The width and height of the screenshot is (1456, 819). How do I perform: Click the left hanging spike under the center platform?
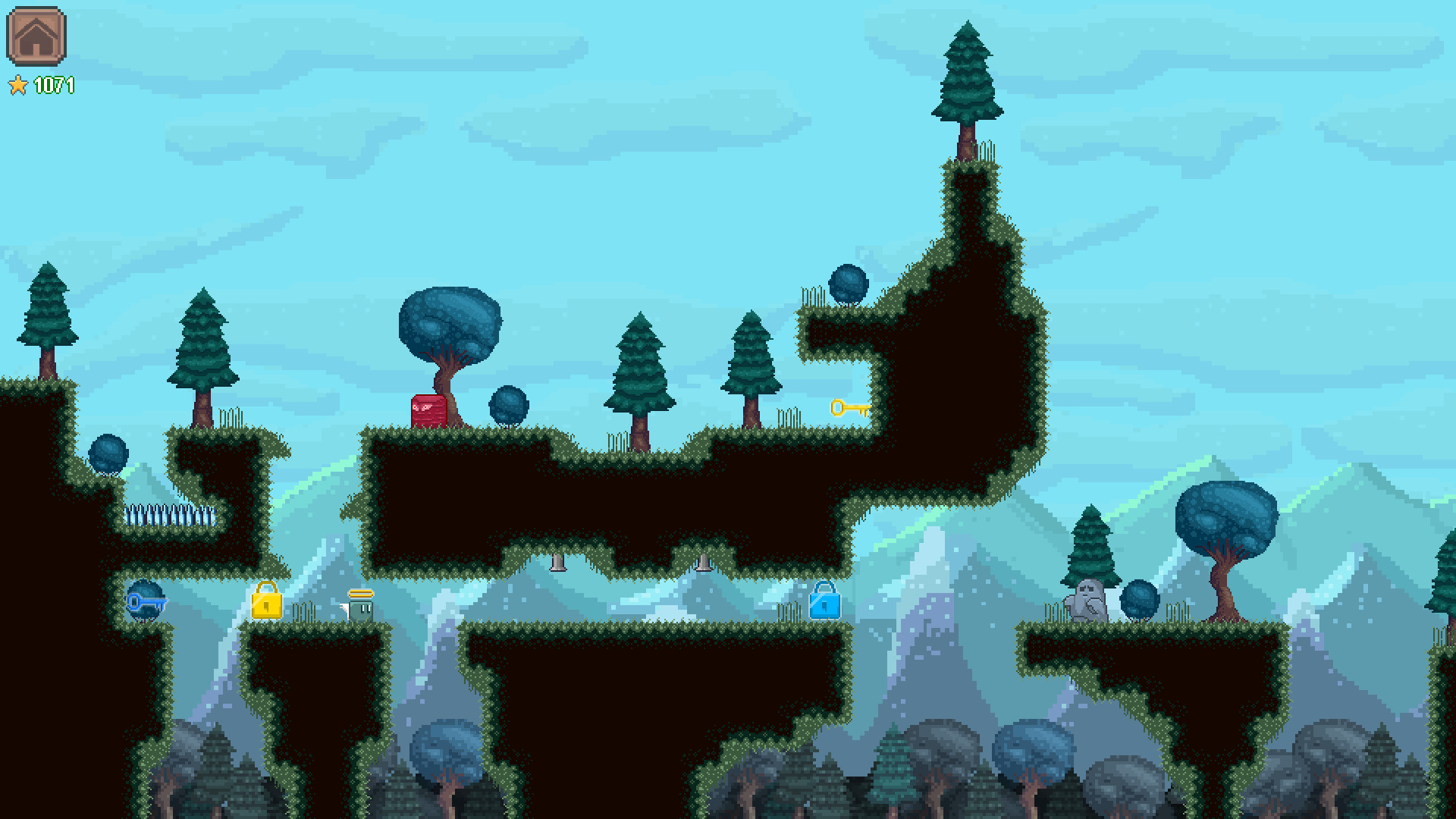click(558, 561)
